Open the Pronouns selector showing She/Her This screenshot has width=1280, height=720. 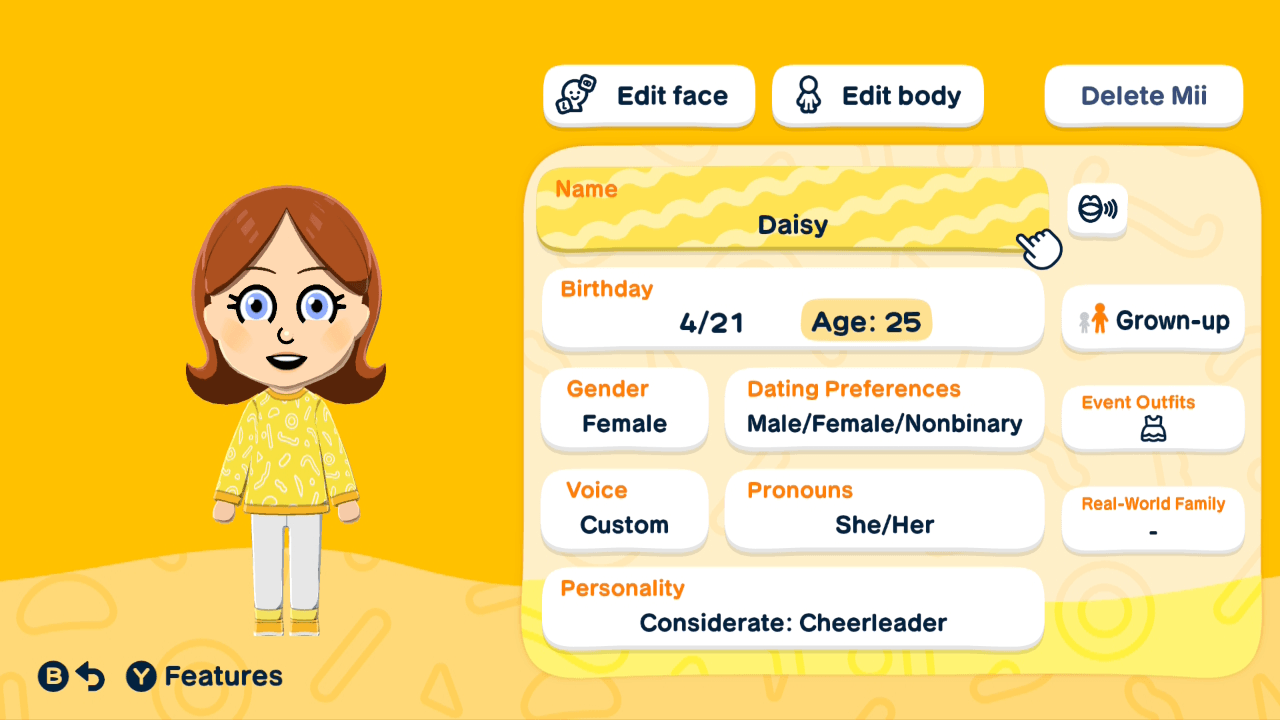[884, 511]
